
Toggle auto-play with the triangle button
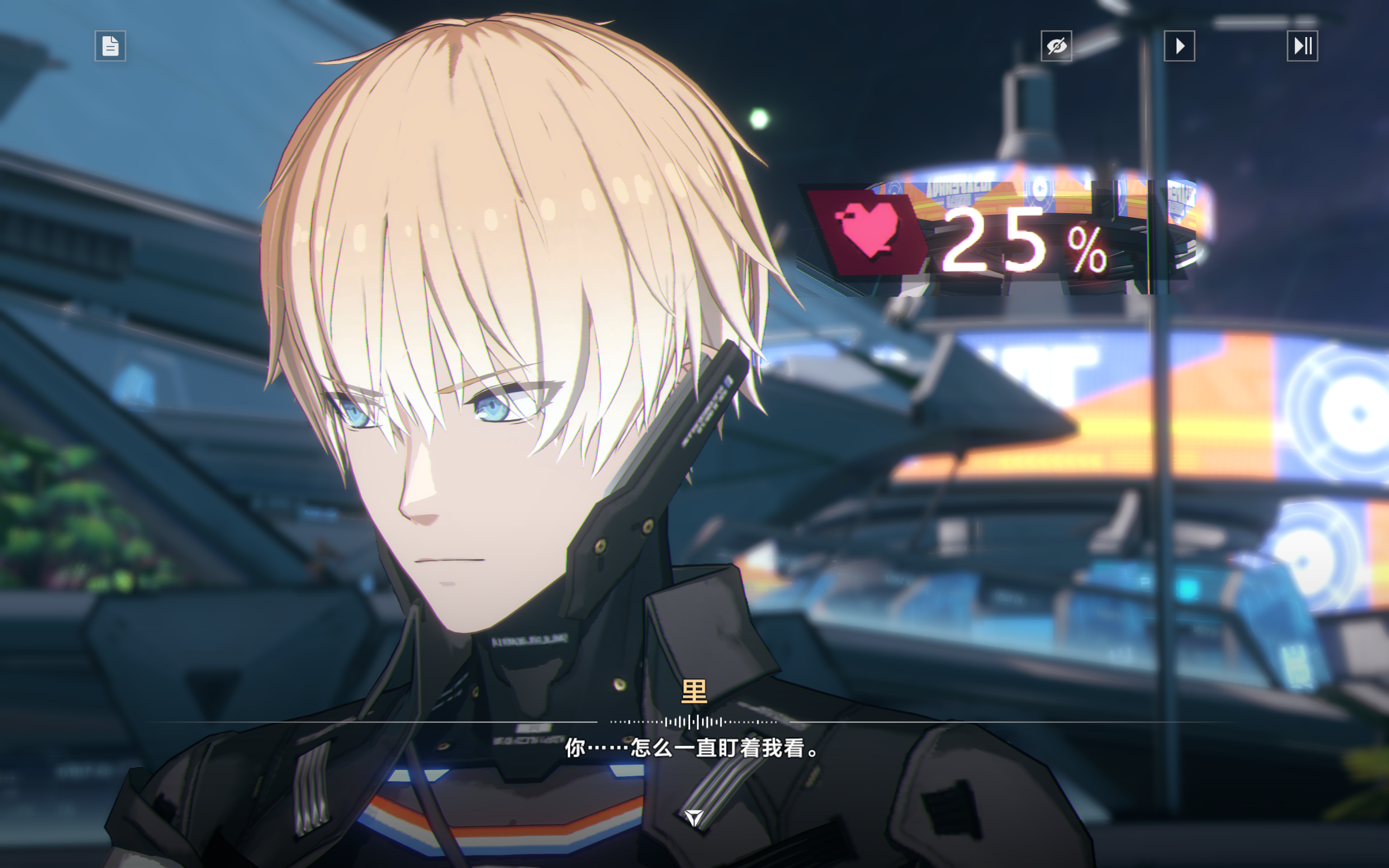[x=1179, y=46]
